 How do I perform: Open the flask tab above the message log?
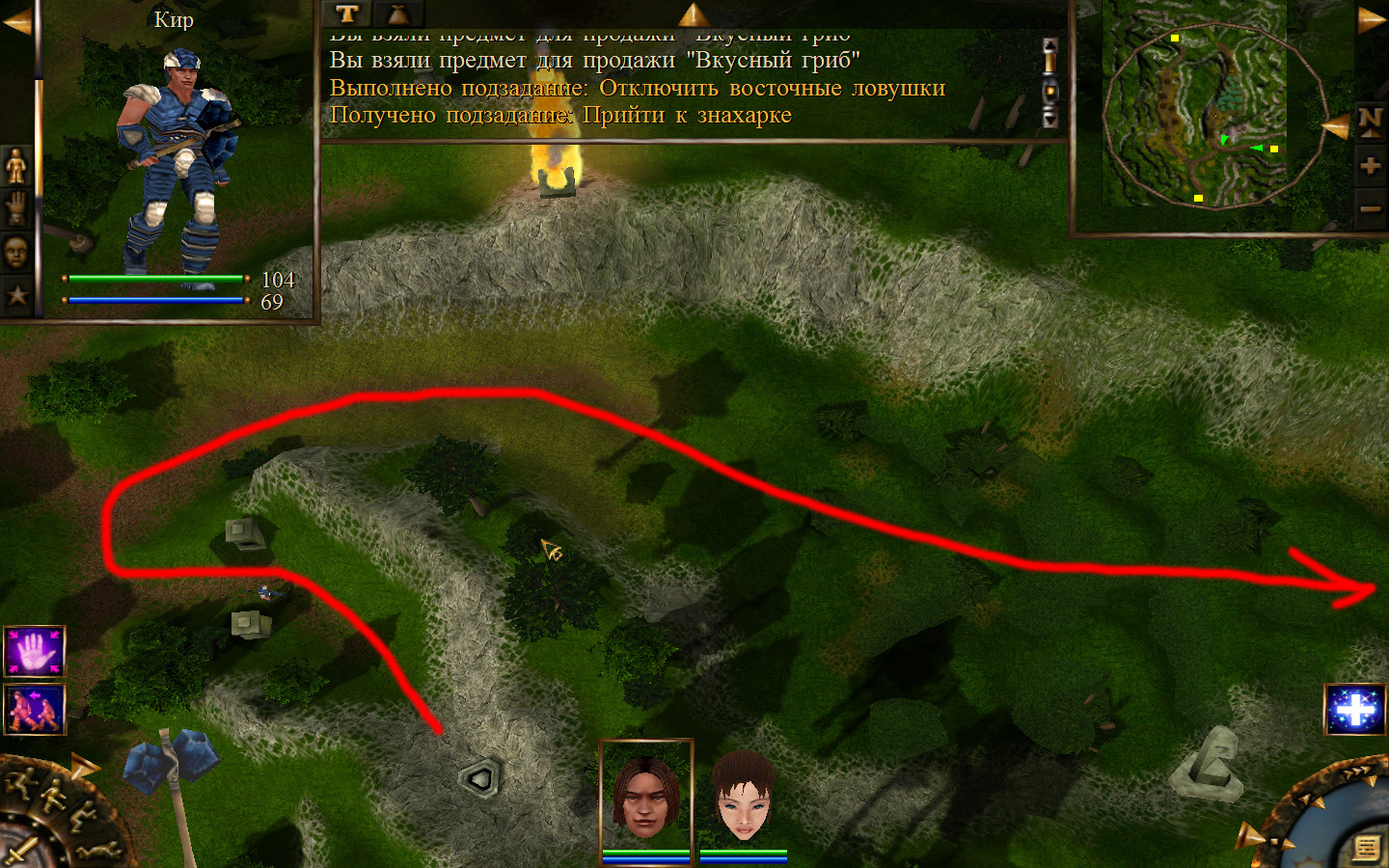coord(397,14)
